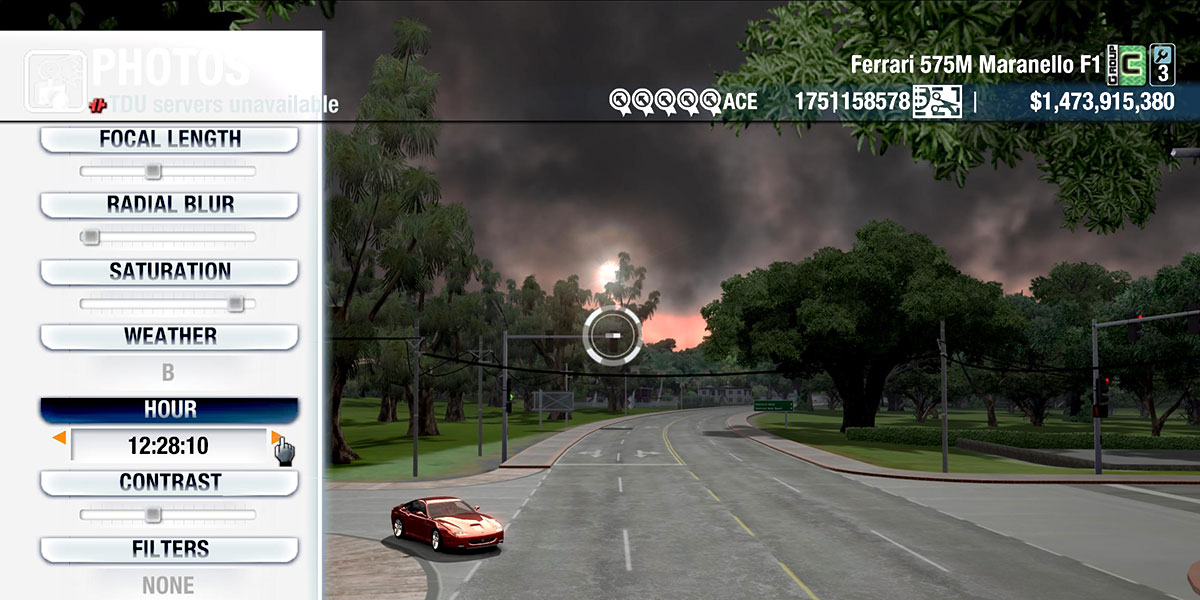
Task: Click the Contrast slider handle
Action: pos(152,515)
